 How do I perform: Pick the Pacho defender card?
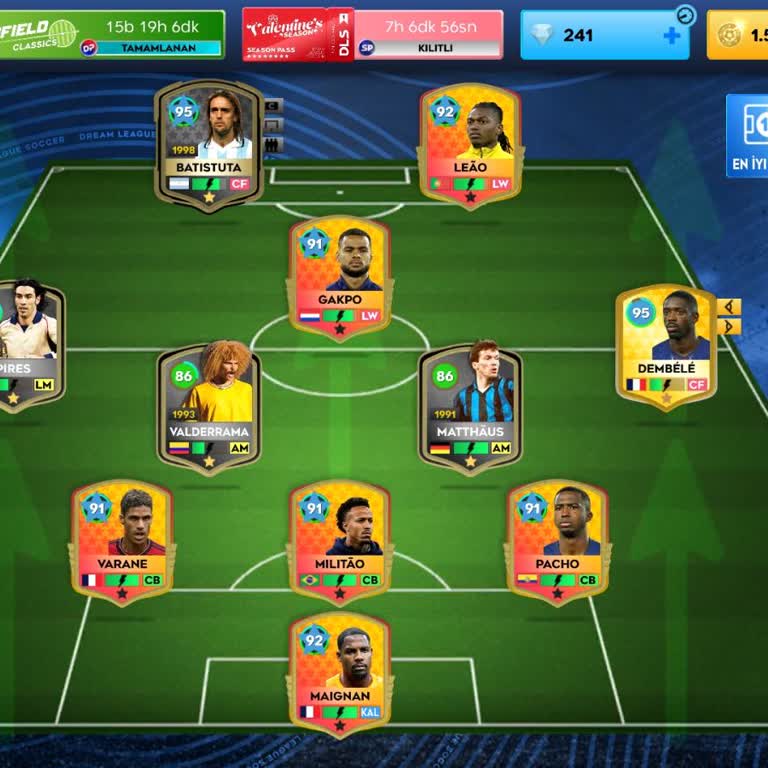557,541
